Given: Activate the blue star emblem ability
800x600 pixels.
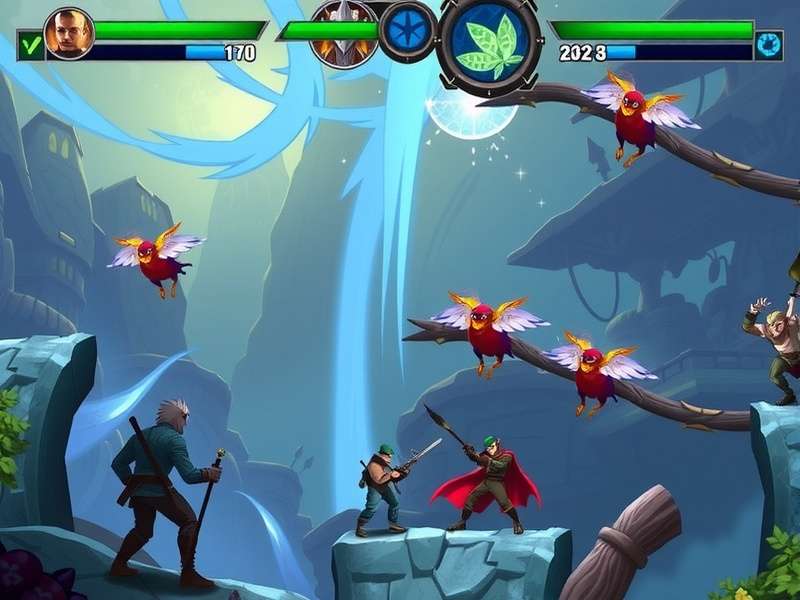Looking at the screenshot, I should pyautogui.click(x=408, y=30).
